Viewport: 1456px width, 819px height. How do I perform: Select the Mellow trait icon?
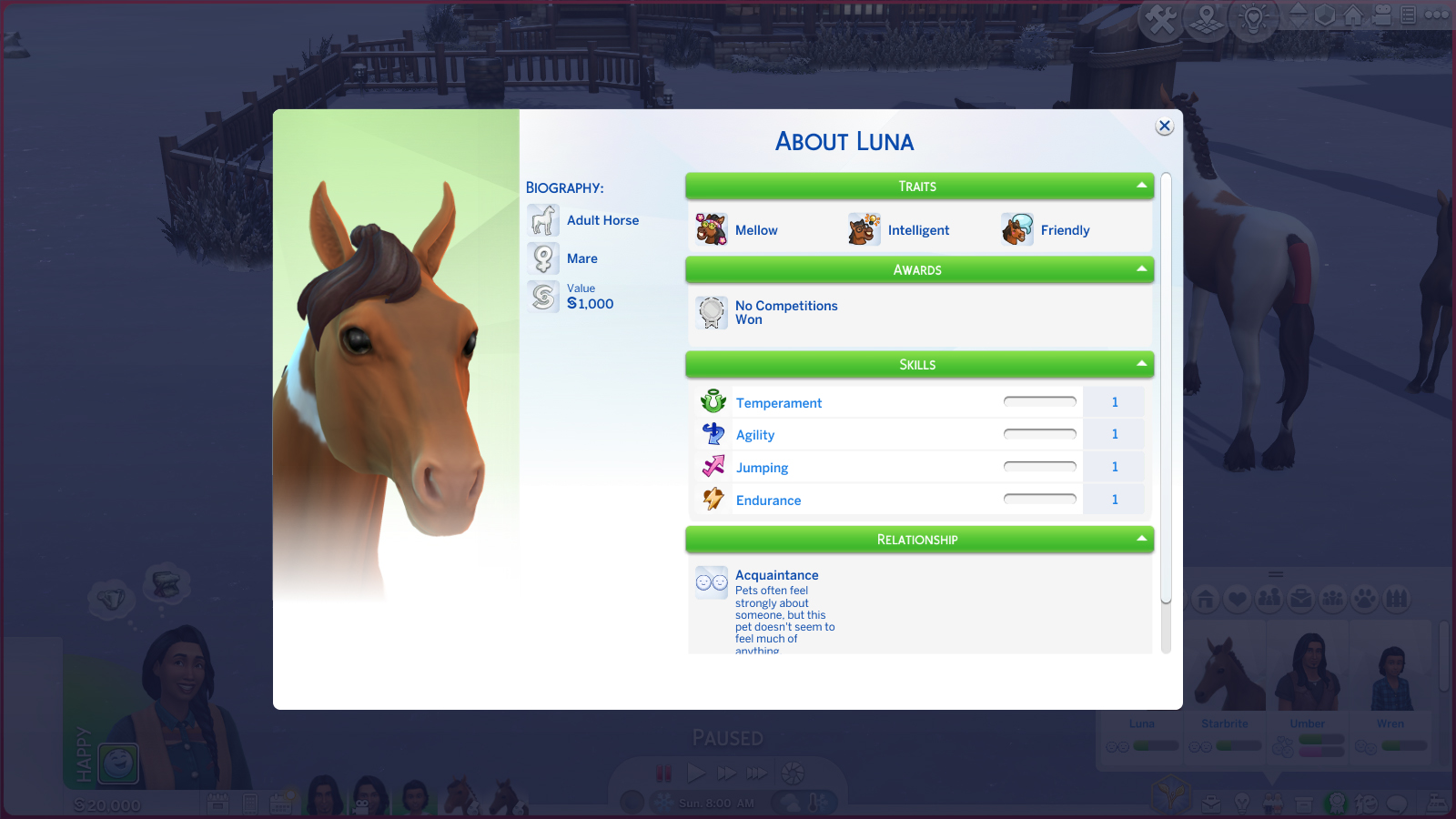click(x=712, y=230)
